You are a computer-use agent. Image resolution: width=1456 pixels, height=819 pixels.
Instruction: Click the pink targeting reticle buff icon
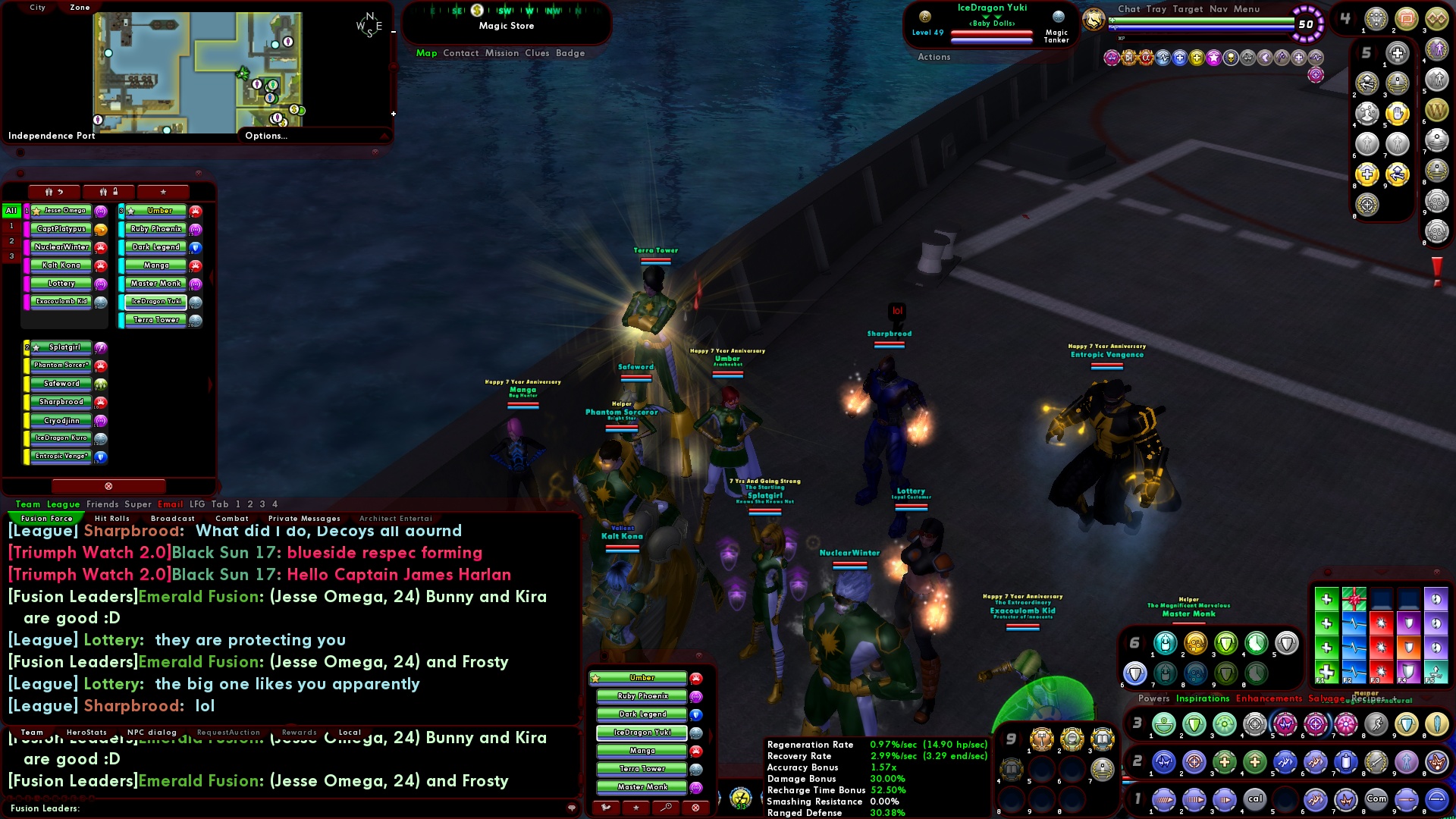click(x=1314, y=75)
